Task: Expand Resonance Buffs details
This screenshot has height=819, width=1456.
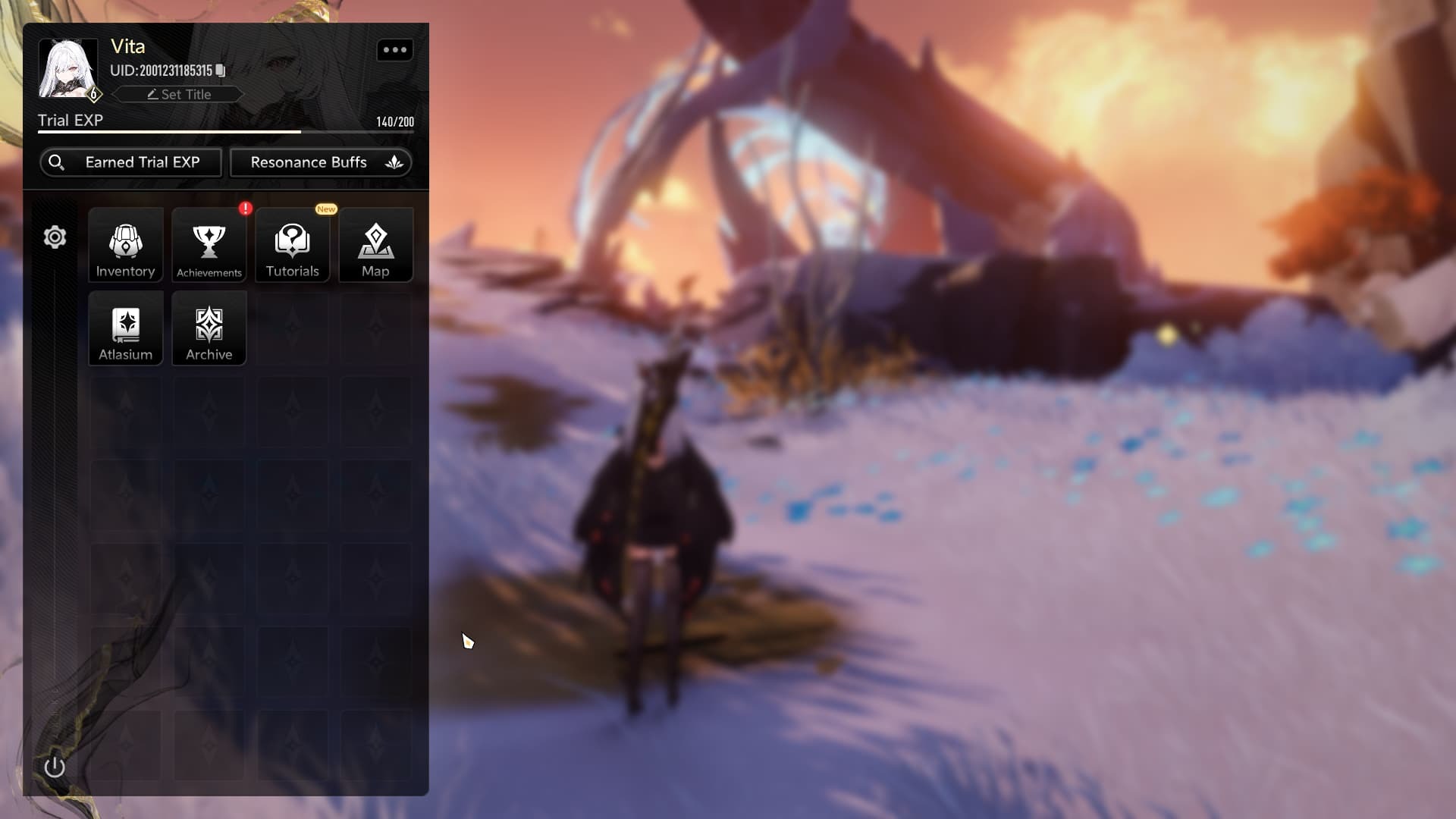Action: [x=394, y=162]
